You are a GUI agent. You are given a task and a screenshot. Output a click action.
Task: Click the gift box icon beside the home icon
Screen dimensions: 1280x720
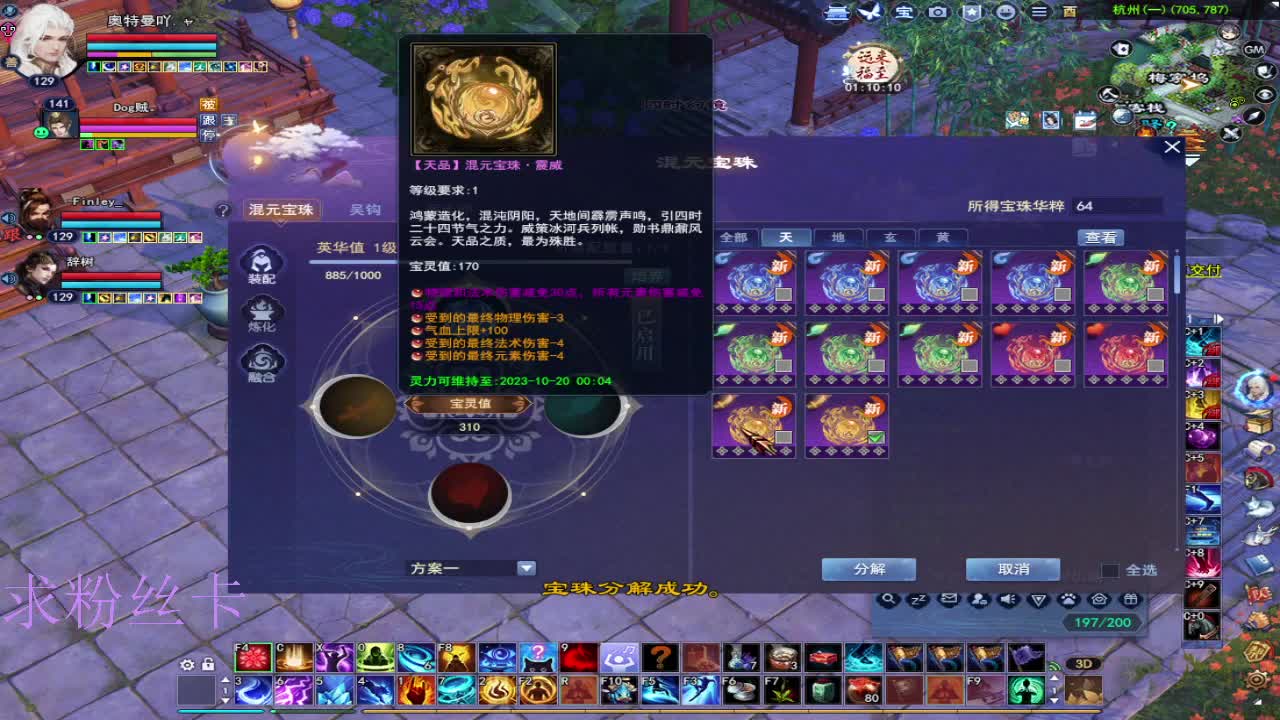point(1131,598)
